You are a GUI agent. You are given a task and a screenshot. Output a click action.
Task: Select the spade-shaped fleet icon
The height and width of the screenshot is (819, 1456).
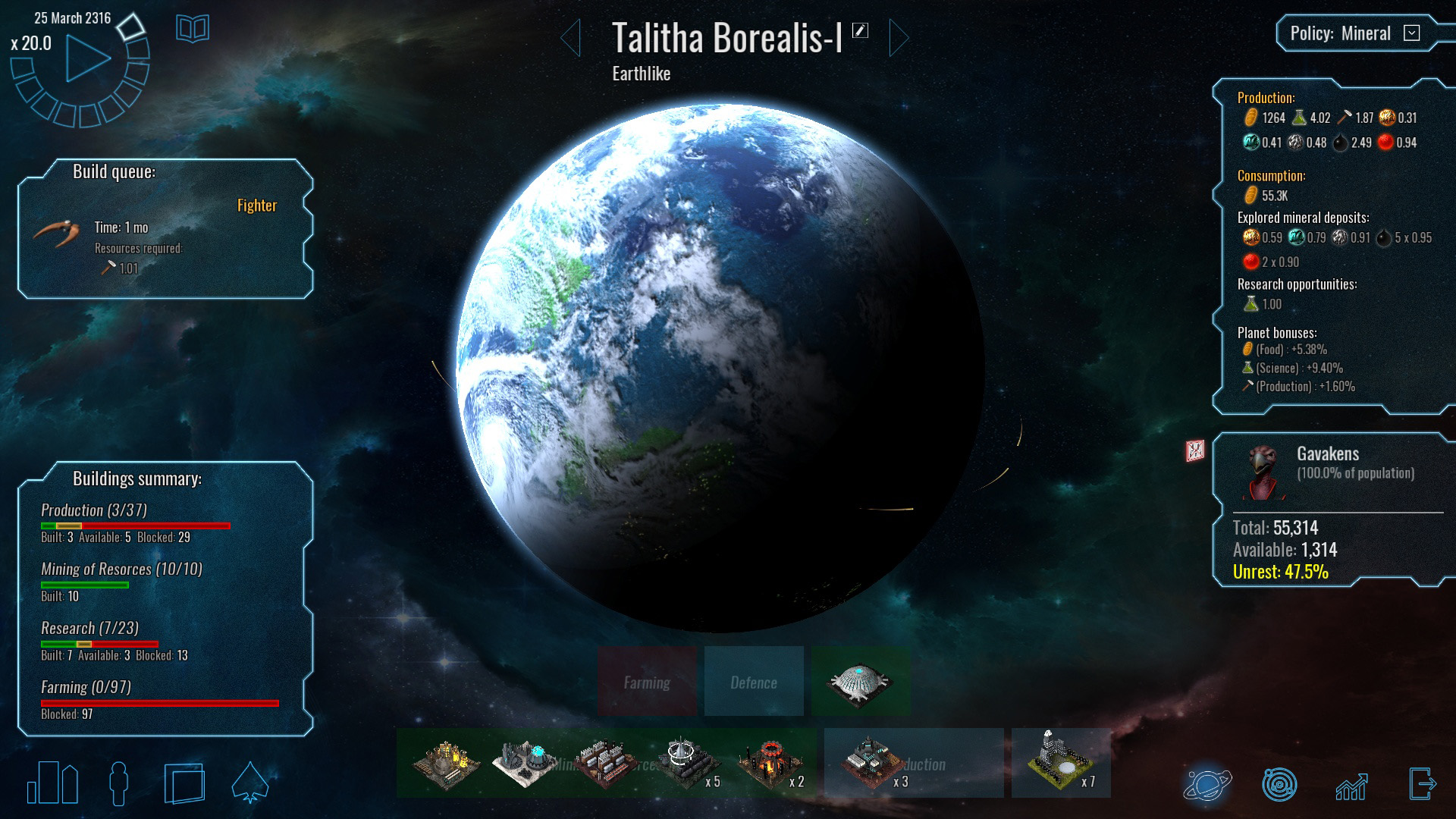tap(250, 784)
